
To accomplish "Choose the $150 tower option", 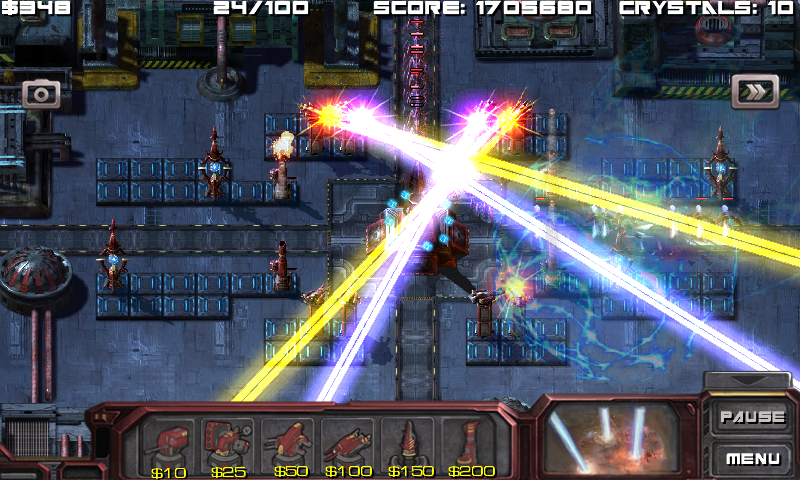I will pos(409,440).
